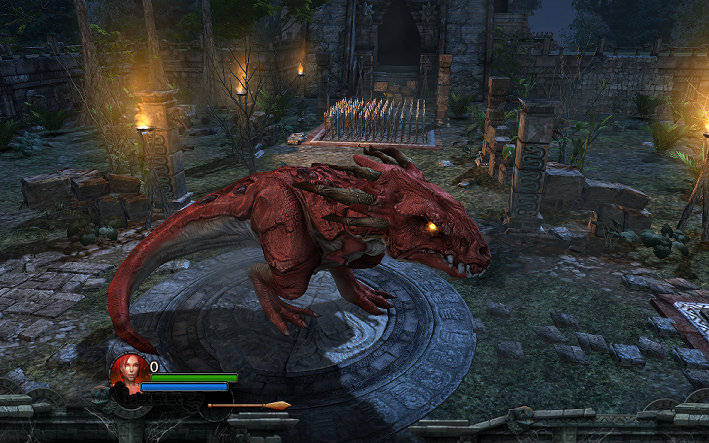
Task: Click the red-haired character portrait
Action: pyautogui.click(x=128, y=374)
